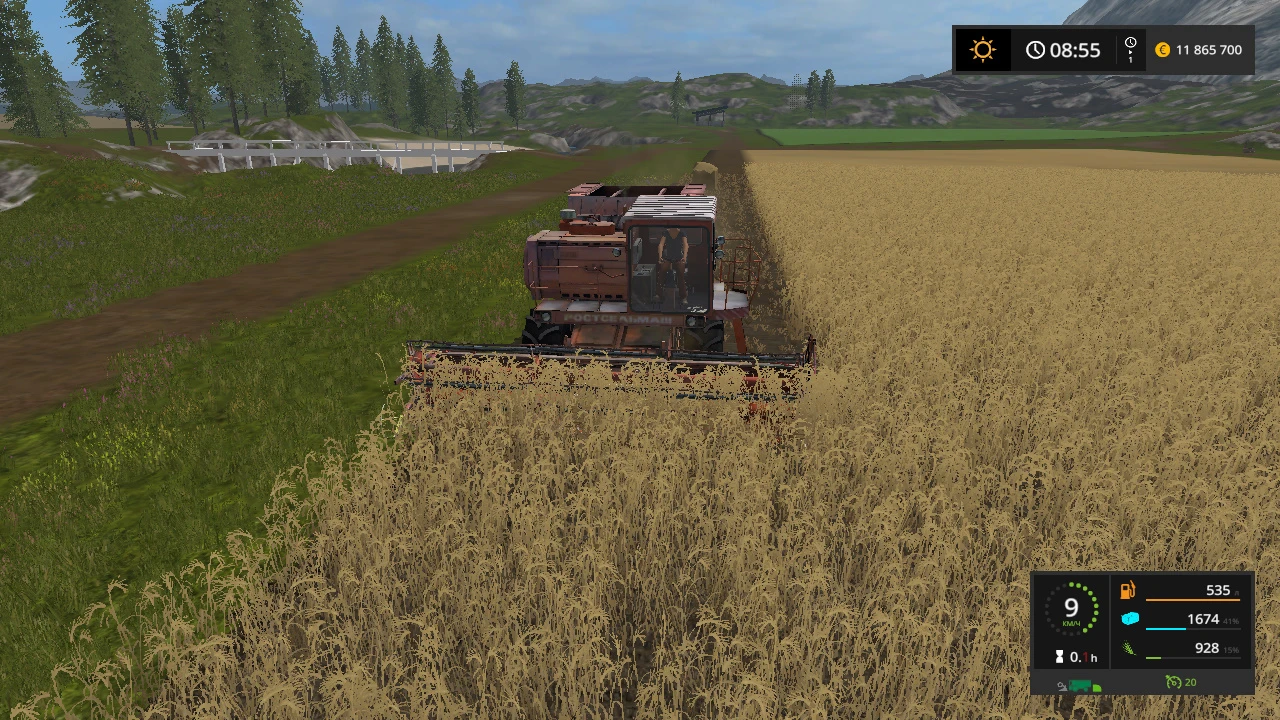Click the clock icon beside 08:55
1280x720 pixels.
1035,48
